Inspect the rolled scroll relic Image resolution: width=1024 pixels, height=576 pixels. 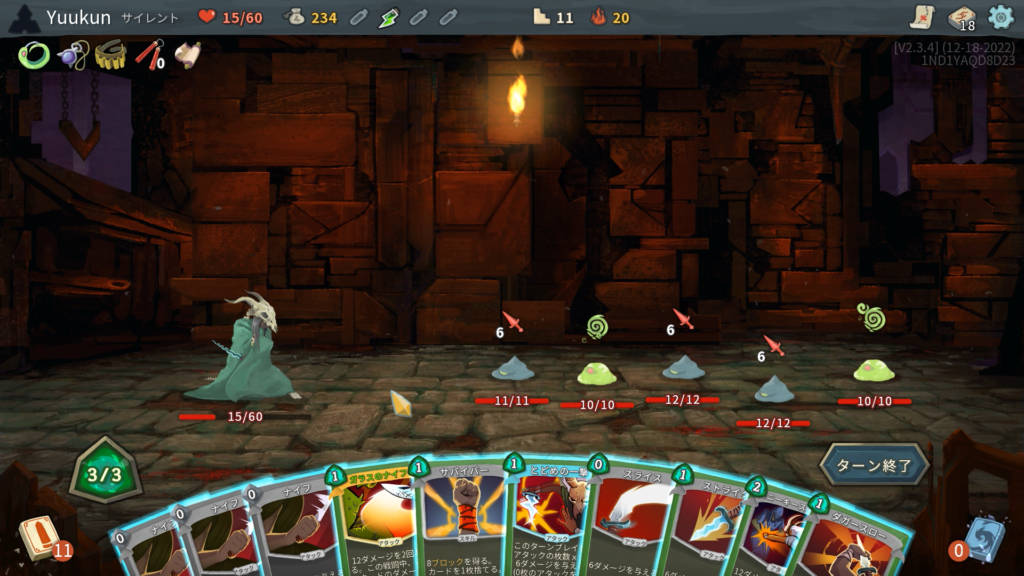tap(187, 55)
